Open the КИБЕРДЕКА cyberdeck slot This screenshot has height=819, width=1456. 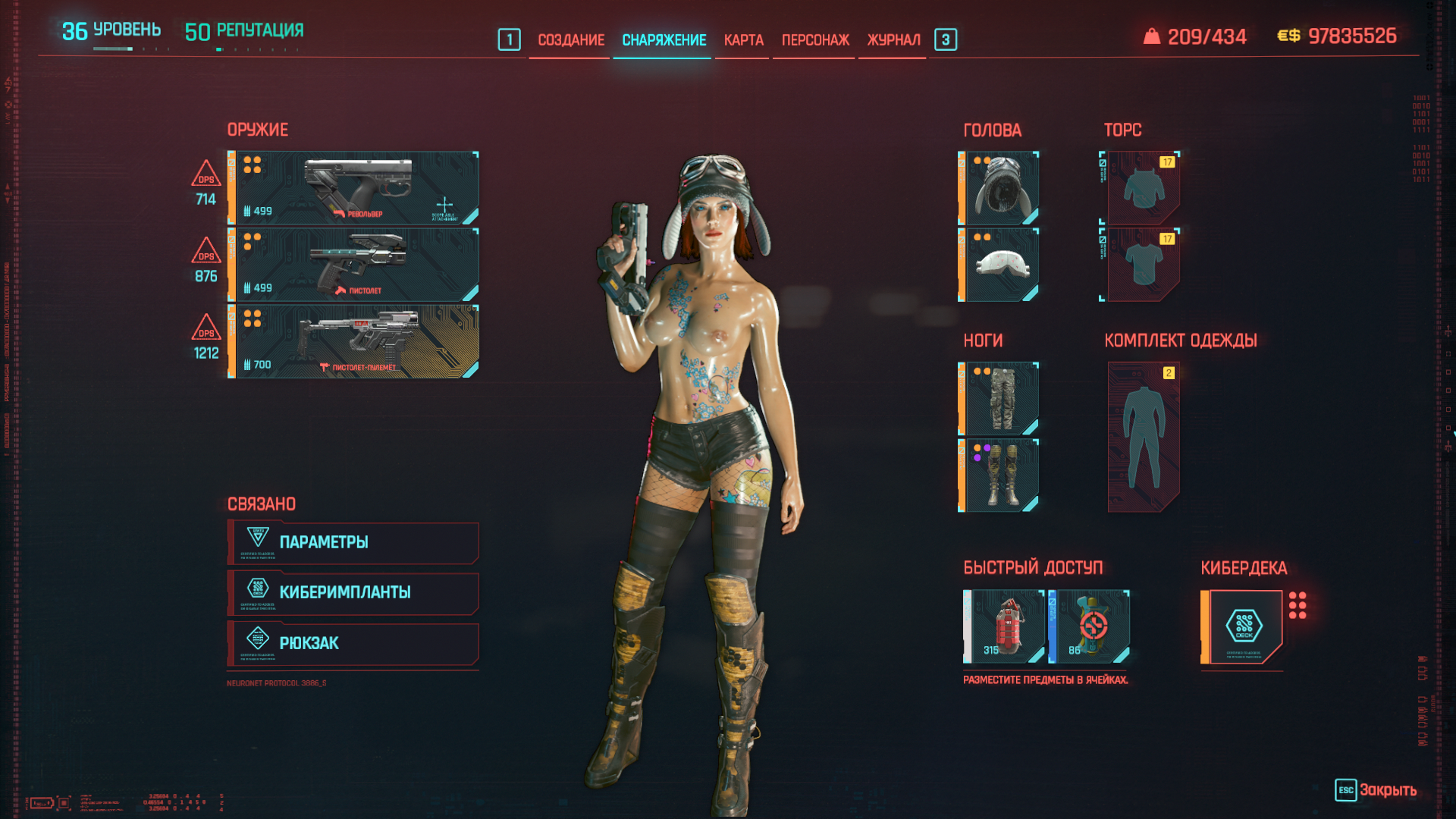[1244, 626]
